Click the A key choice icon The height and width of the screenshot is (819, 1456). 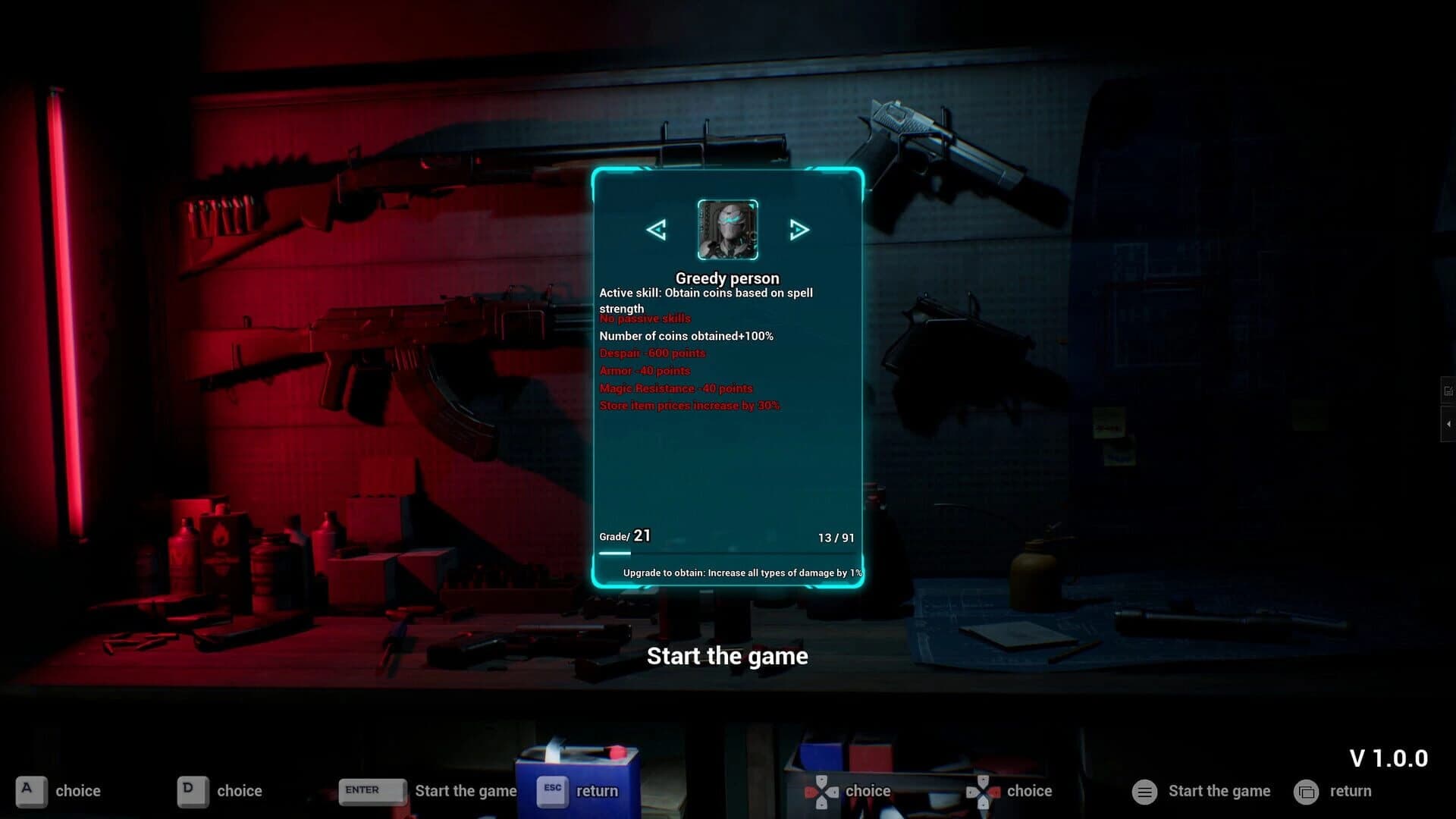30,791
